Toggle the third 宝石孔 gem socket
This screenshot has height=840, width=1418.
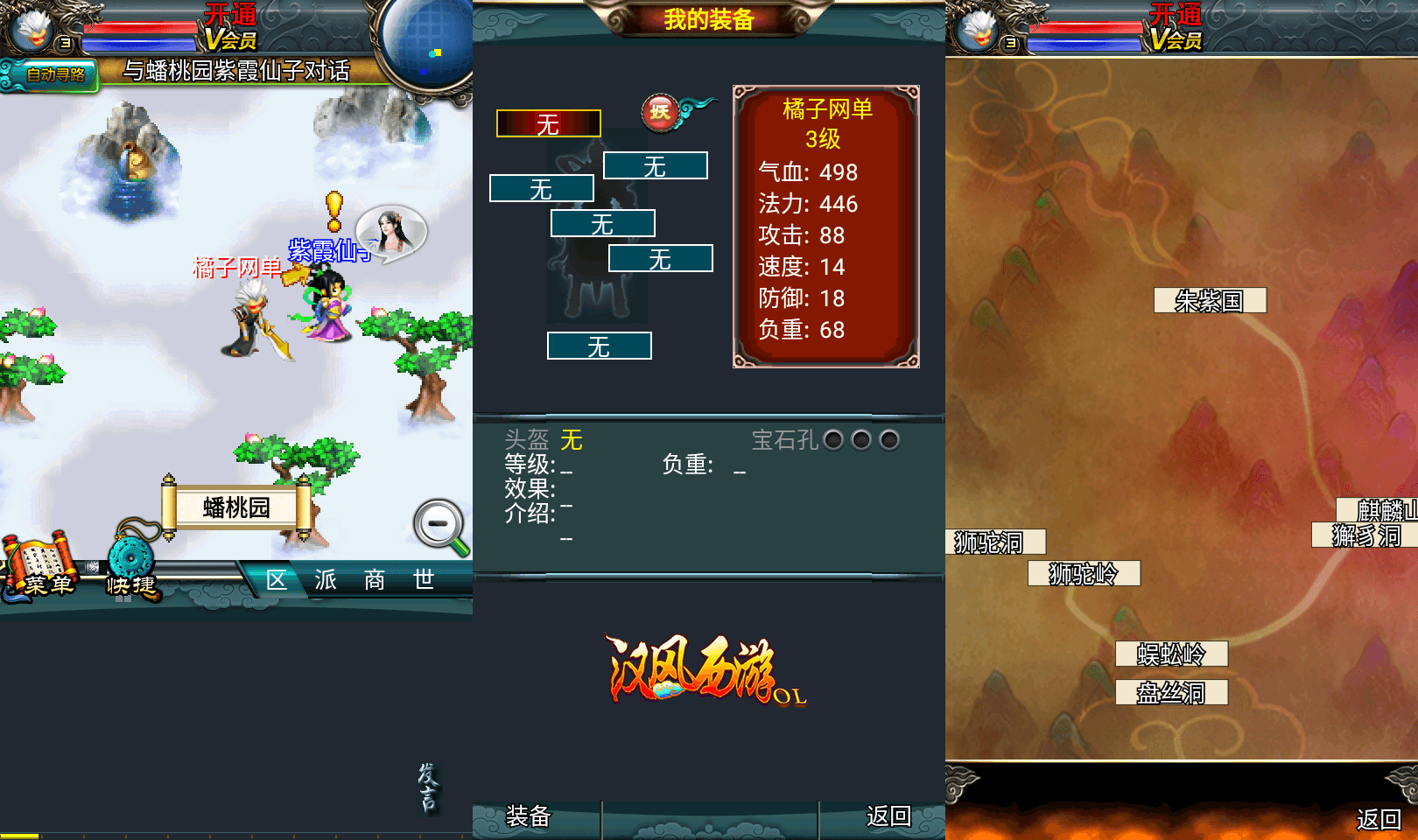pos(890,440)
